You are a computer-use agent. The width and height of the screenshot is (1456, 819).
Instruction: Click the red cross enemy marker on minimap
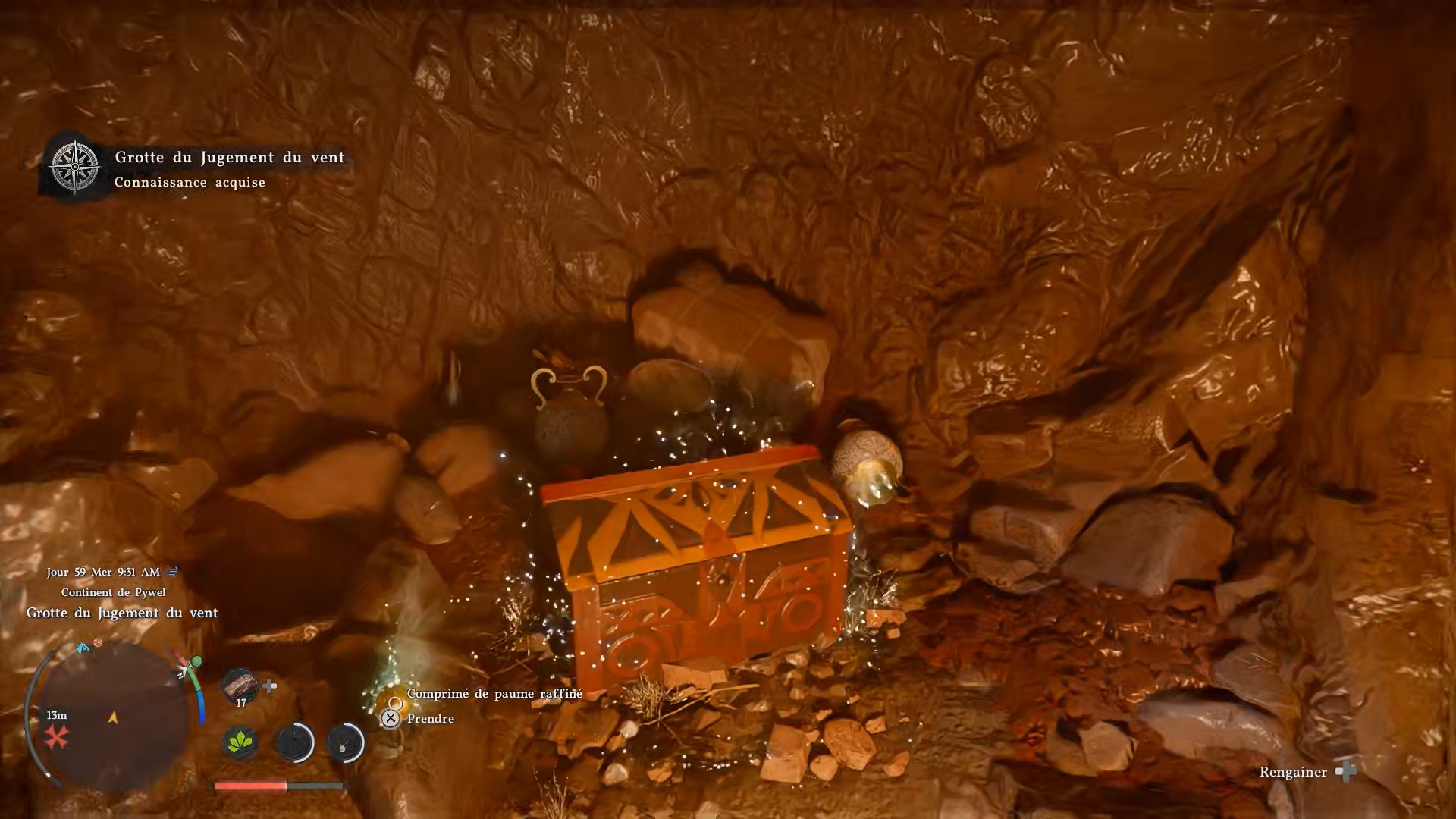[x=56, y=736]
